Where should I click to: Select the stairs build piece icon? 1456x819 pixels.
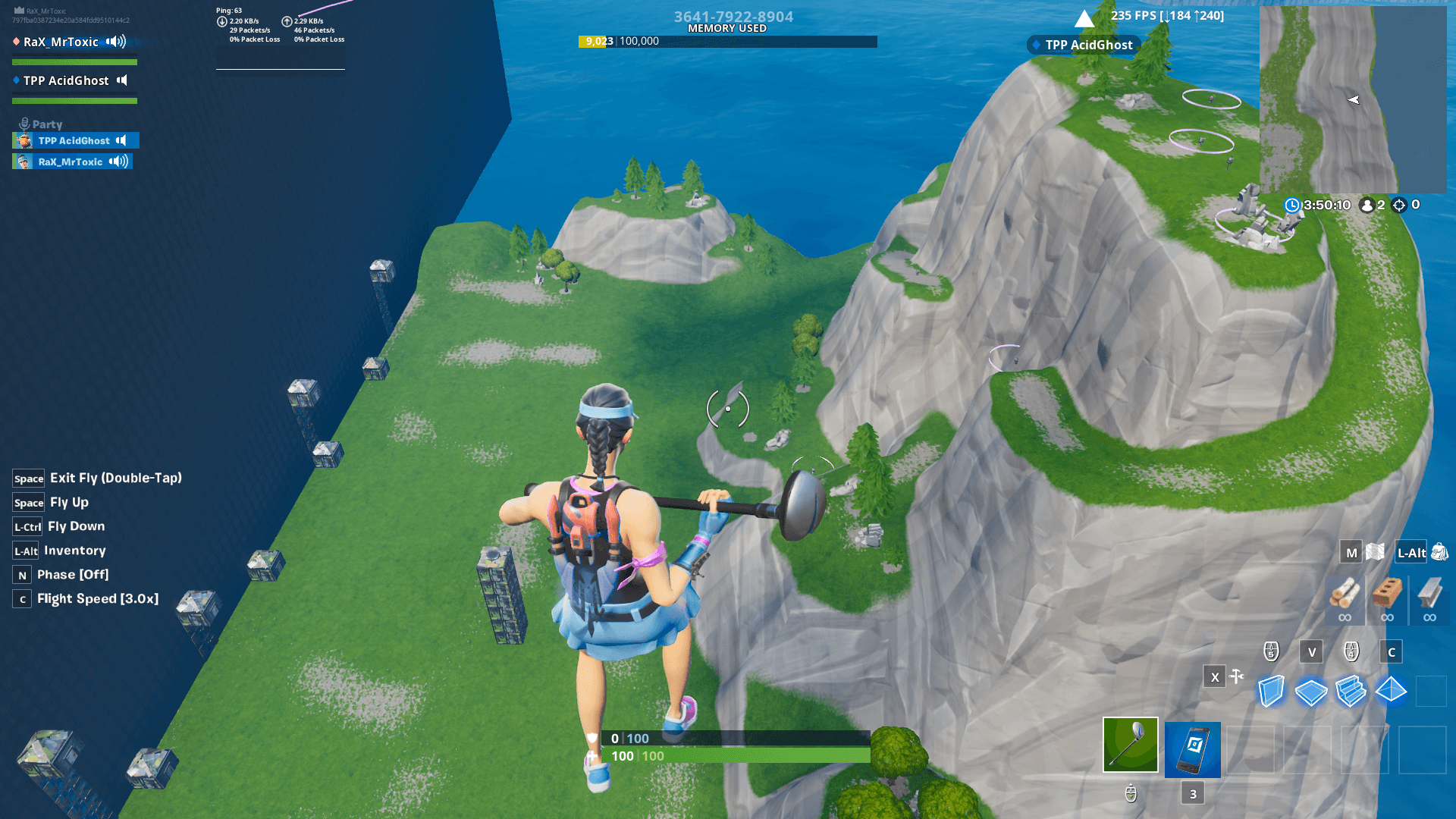pyautogui.click(x=1351, y=691)
